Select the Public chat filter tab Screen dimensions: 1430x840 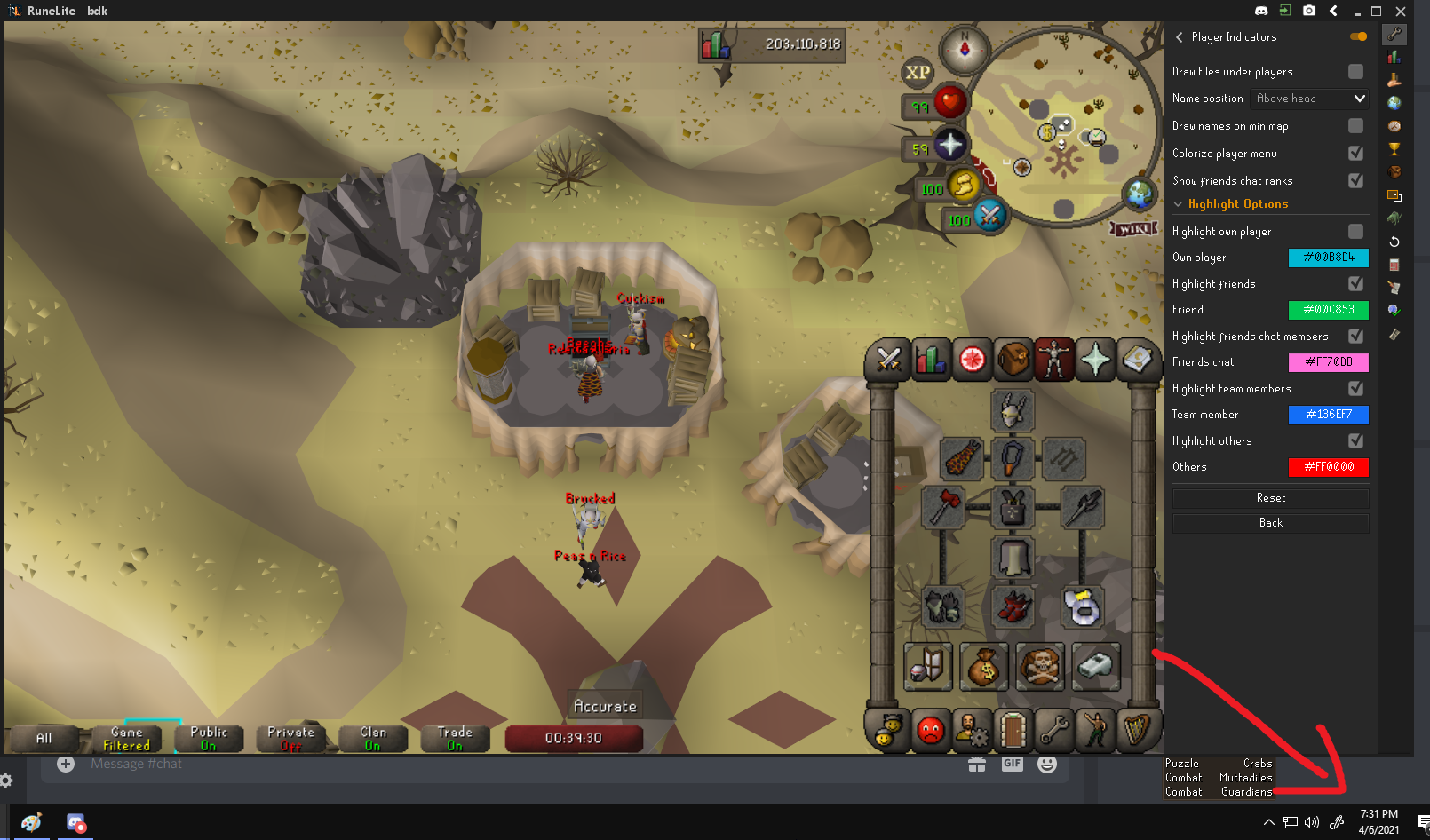[x=208, y=739]
